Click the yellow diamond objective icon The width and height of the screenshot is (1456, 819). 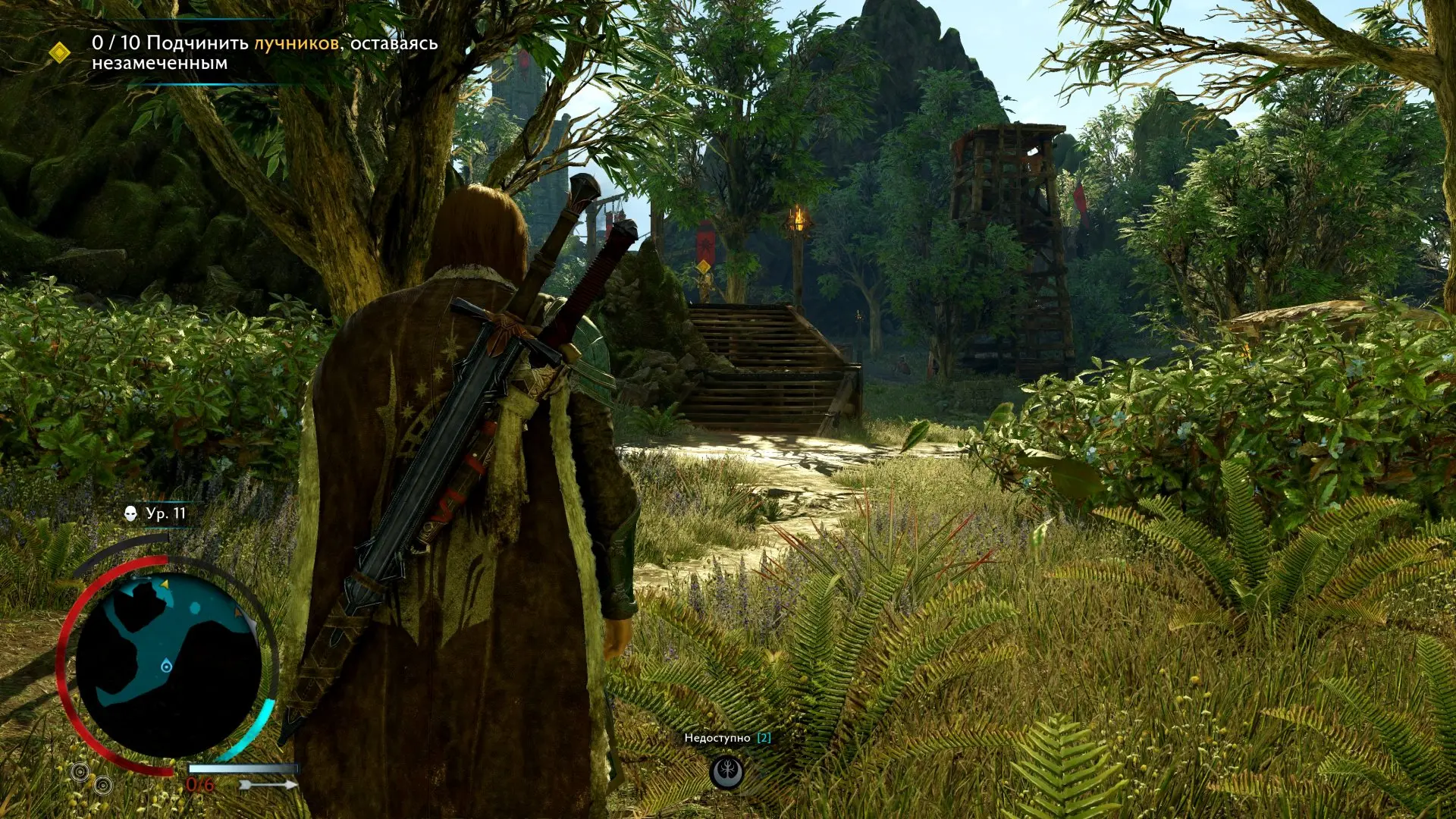click(59, 52)
